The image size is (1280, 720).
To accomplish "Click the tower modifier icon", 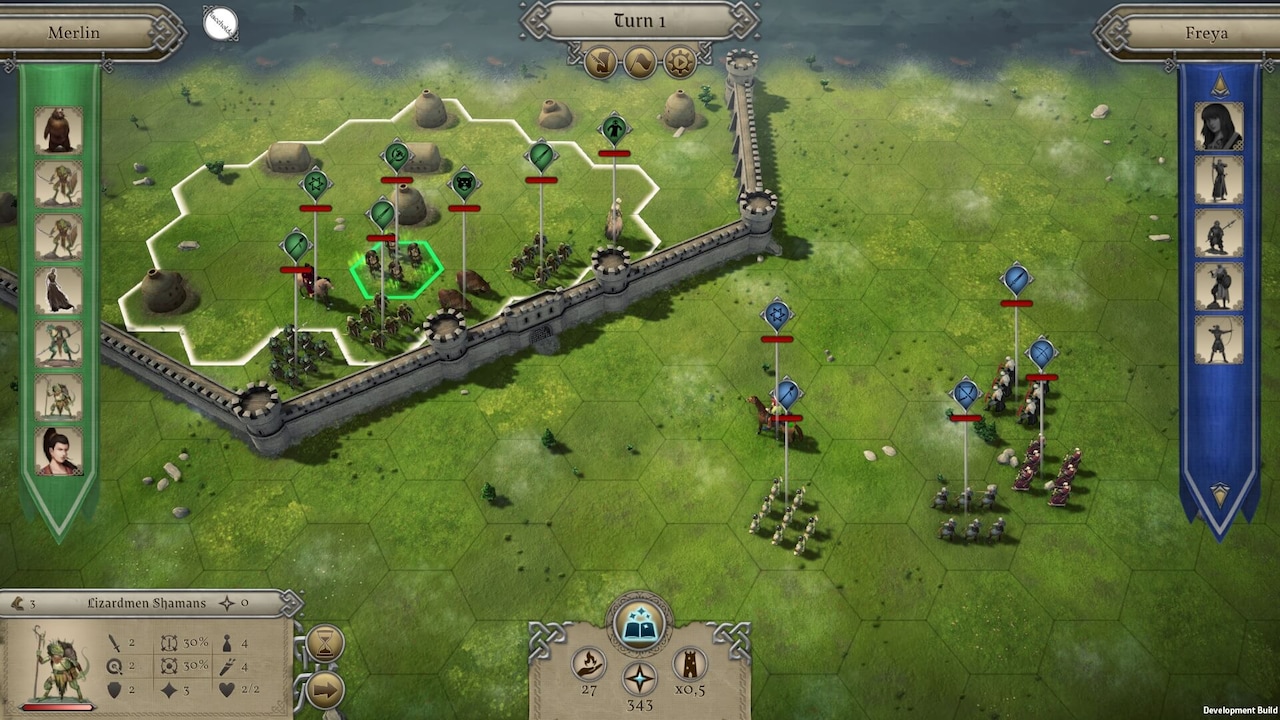I will [689, 664].
